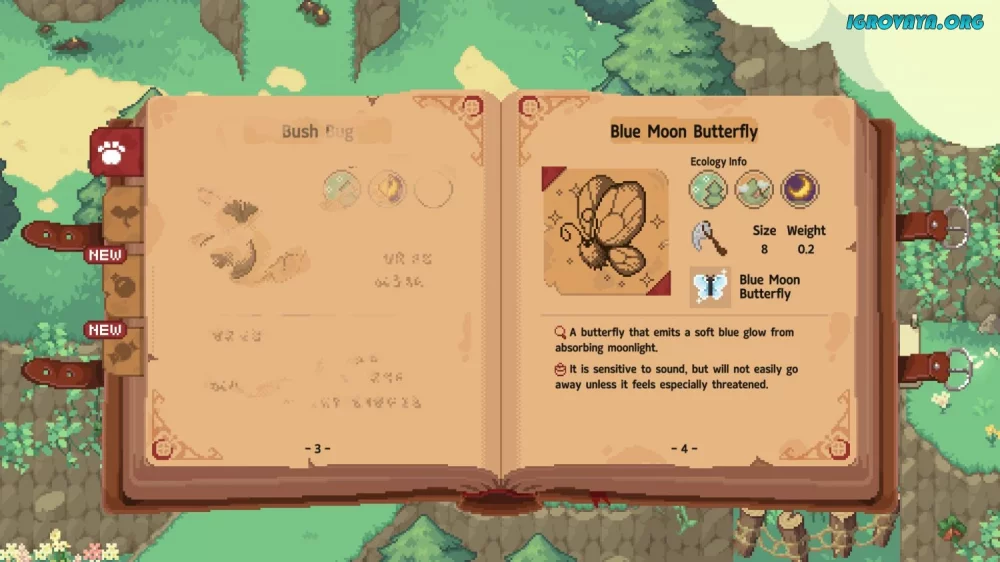Select the Blue Moon Butterfly item icon
The image size is (1000, 562).
[709, 287]
